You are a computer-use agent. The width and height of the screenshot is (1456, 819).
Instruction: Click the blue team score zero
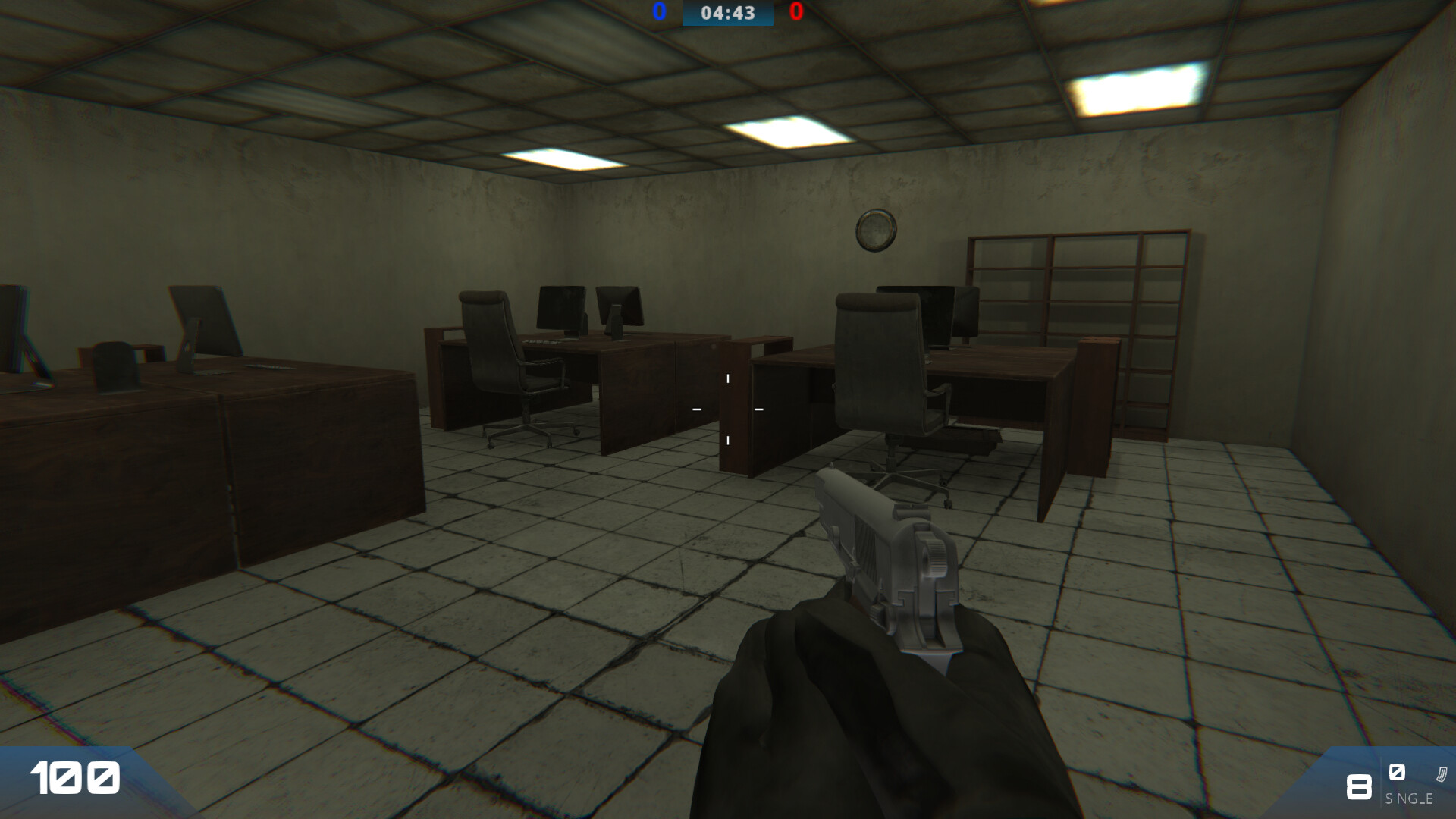click(659, 11)
